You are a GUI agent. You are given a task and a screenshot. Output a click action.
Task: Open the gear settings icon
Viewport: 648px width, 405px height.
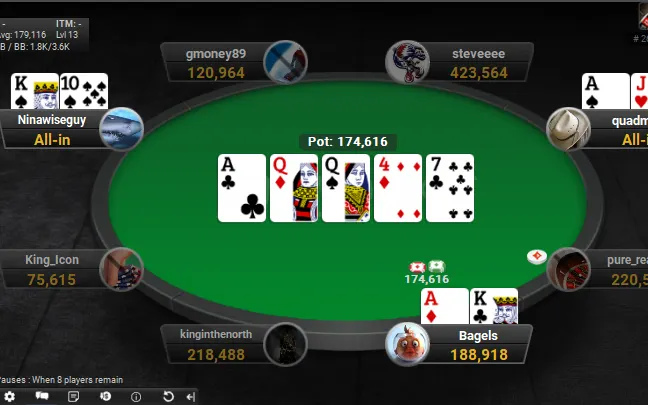coord(10,396)
